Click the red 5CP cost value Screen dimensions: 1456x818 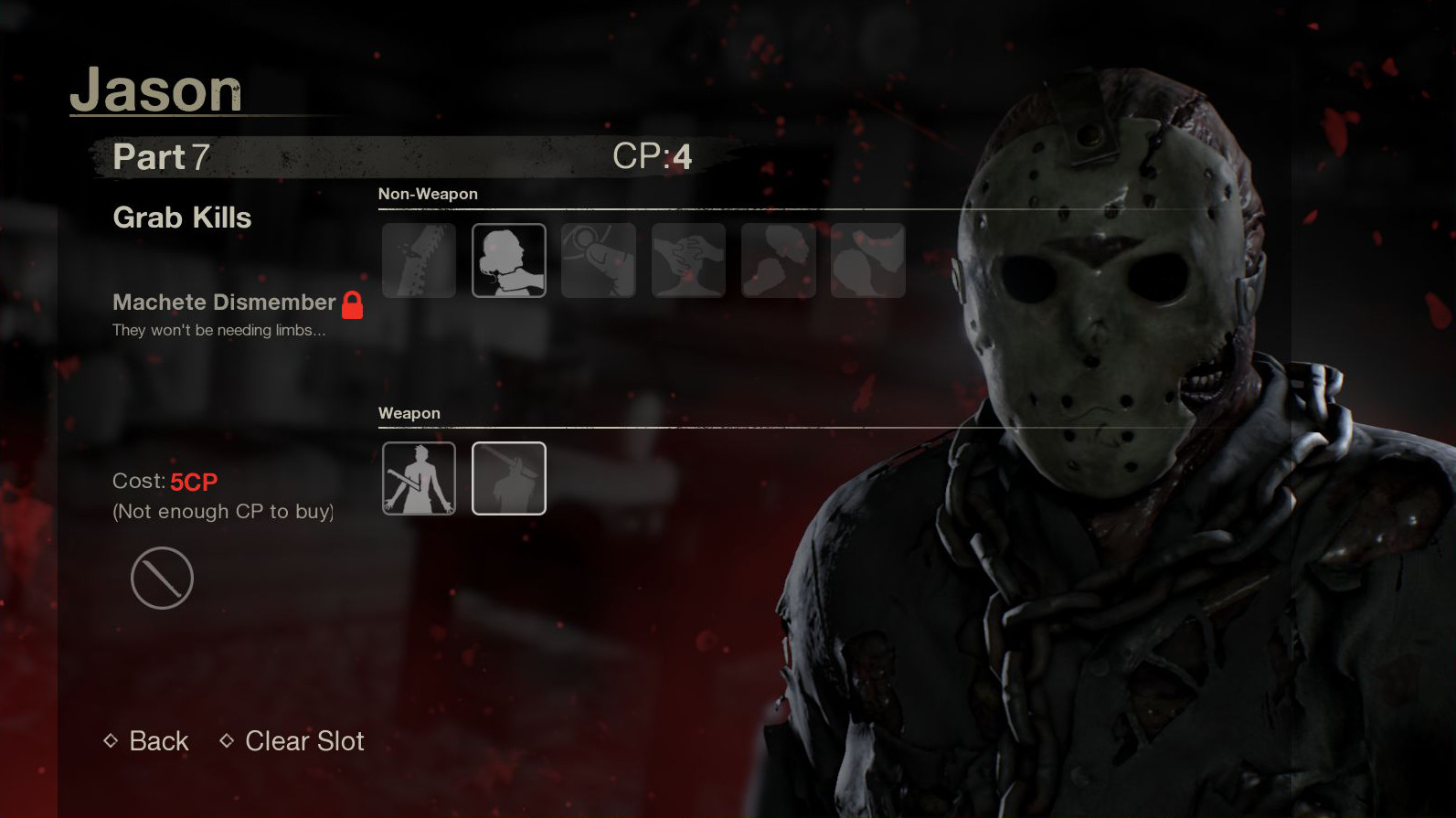pyautogui.click(x=195, y=481)
